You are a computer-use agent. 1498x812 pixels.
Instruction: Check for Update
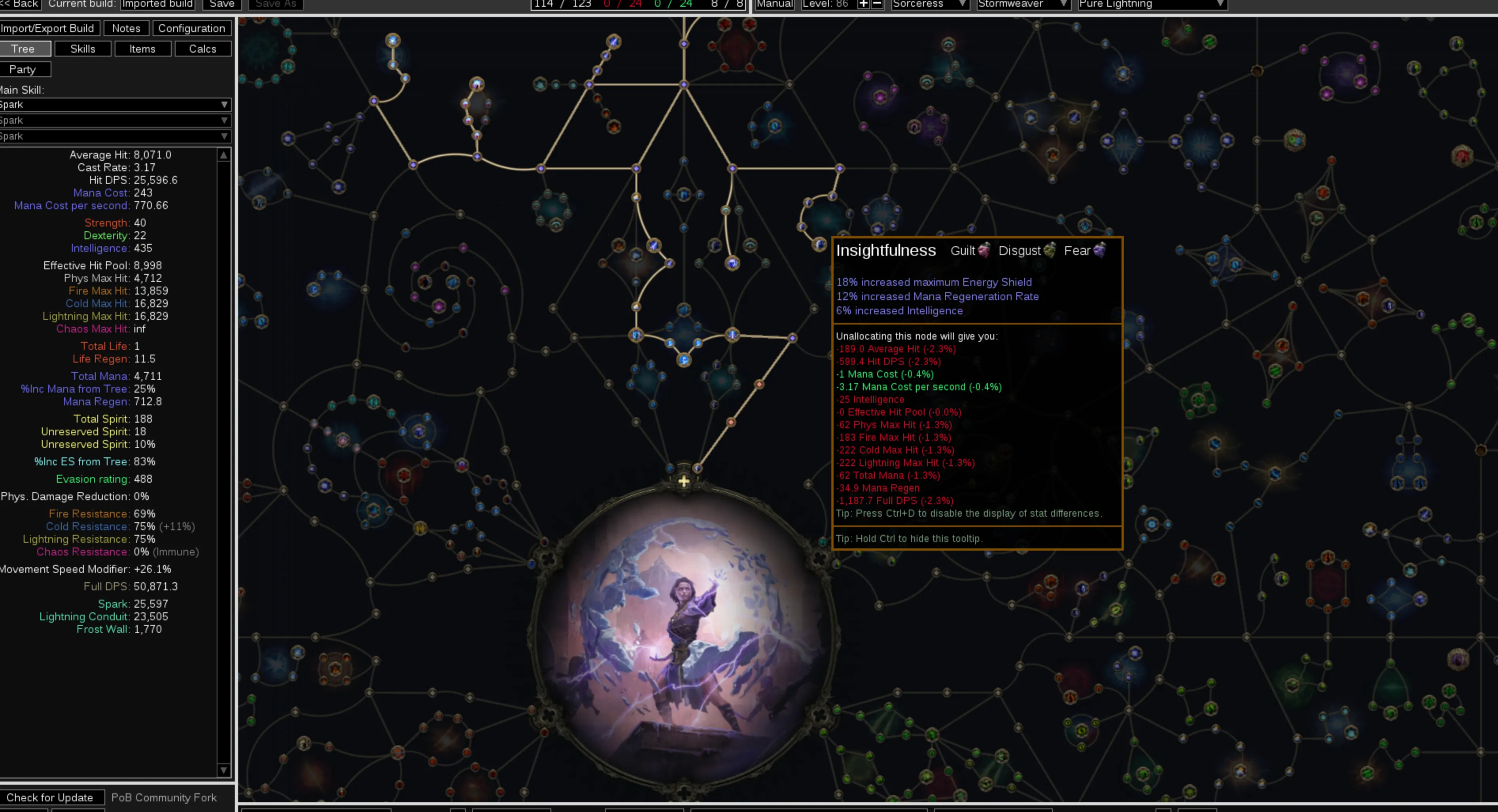[50, 797]
